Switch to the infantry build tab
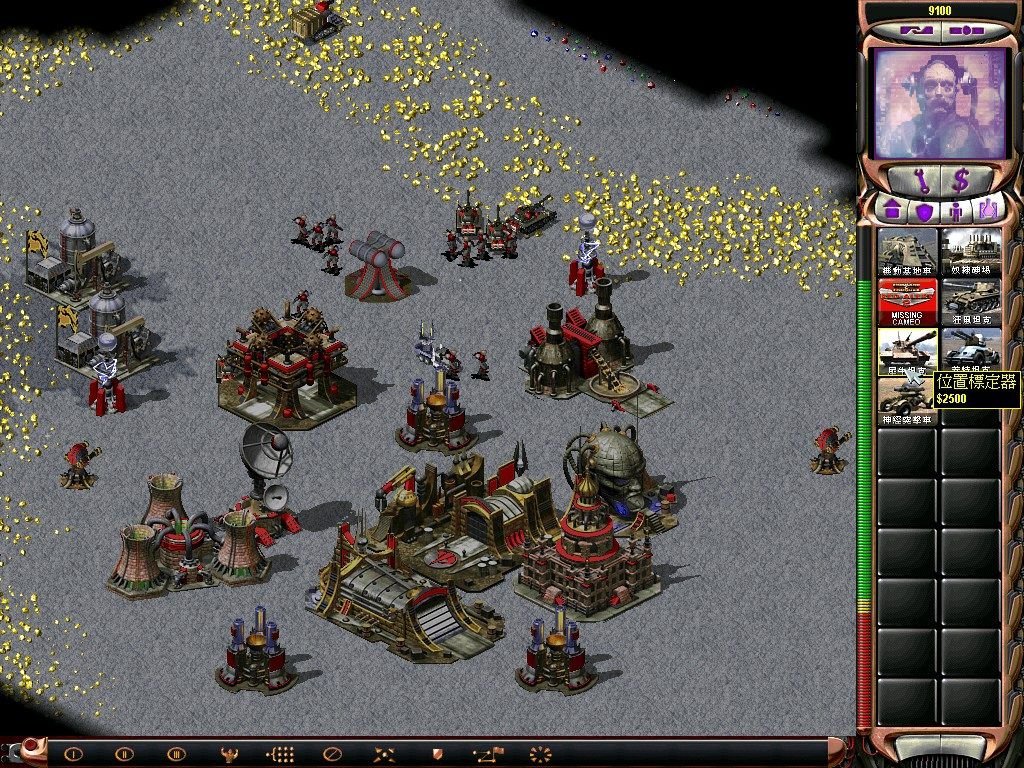This screenshot has width=1024, height=768. tap(956, 211)
